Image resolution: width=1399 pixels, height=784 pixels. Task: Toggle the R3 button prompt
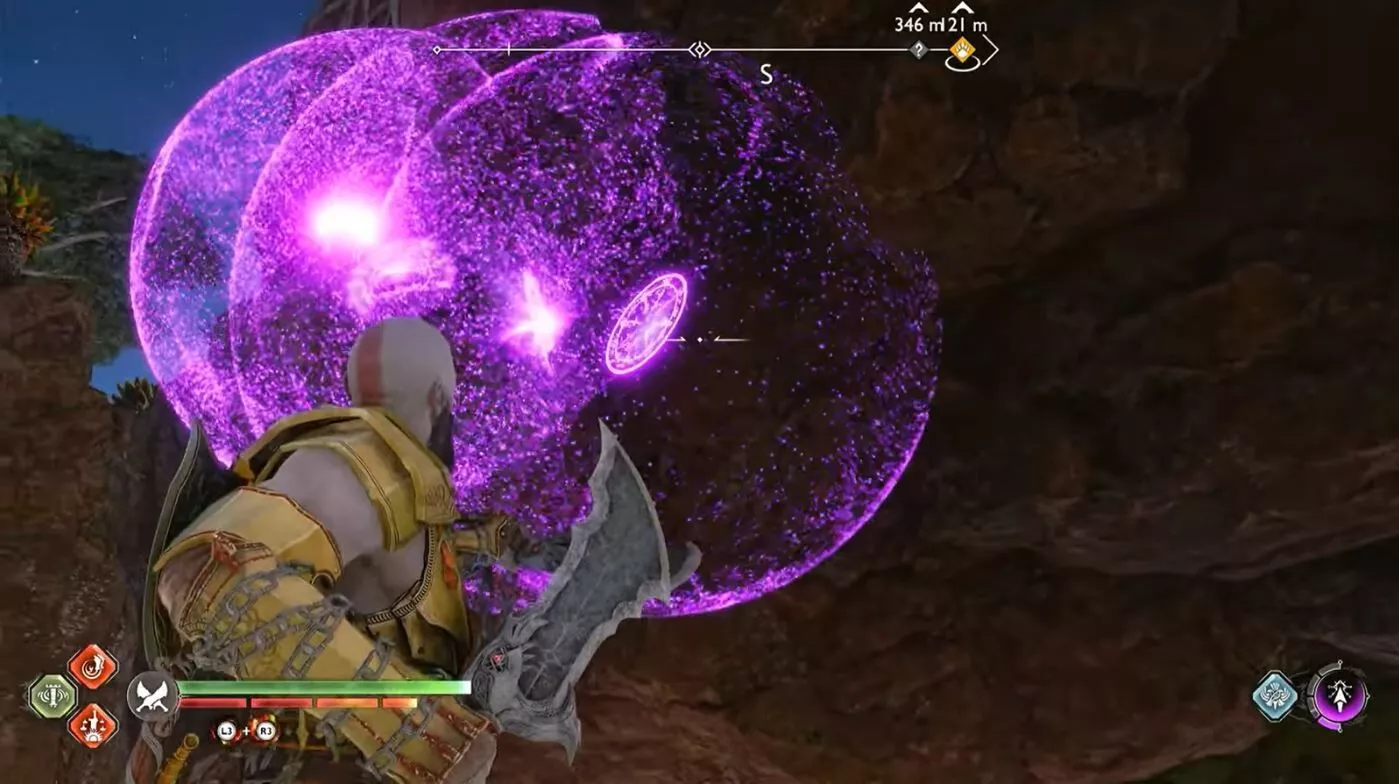267,731
